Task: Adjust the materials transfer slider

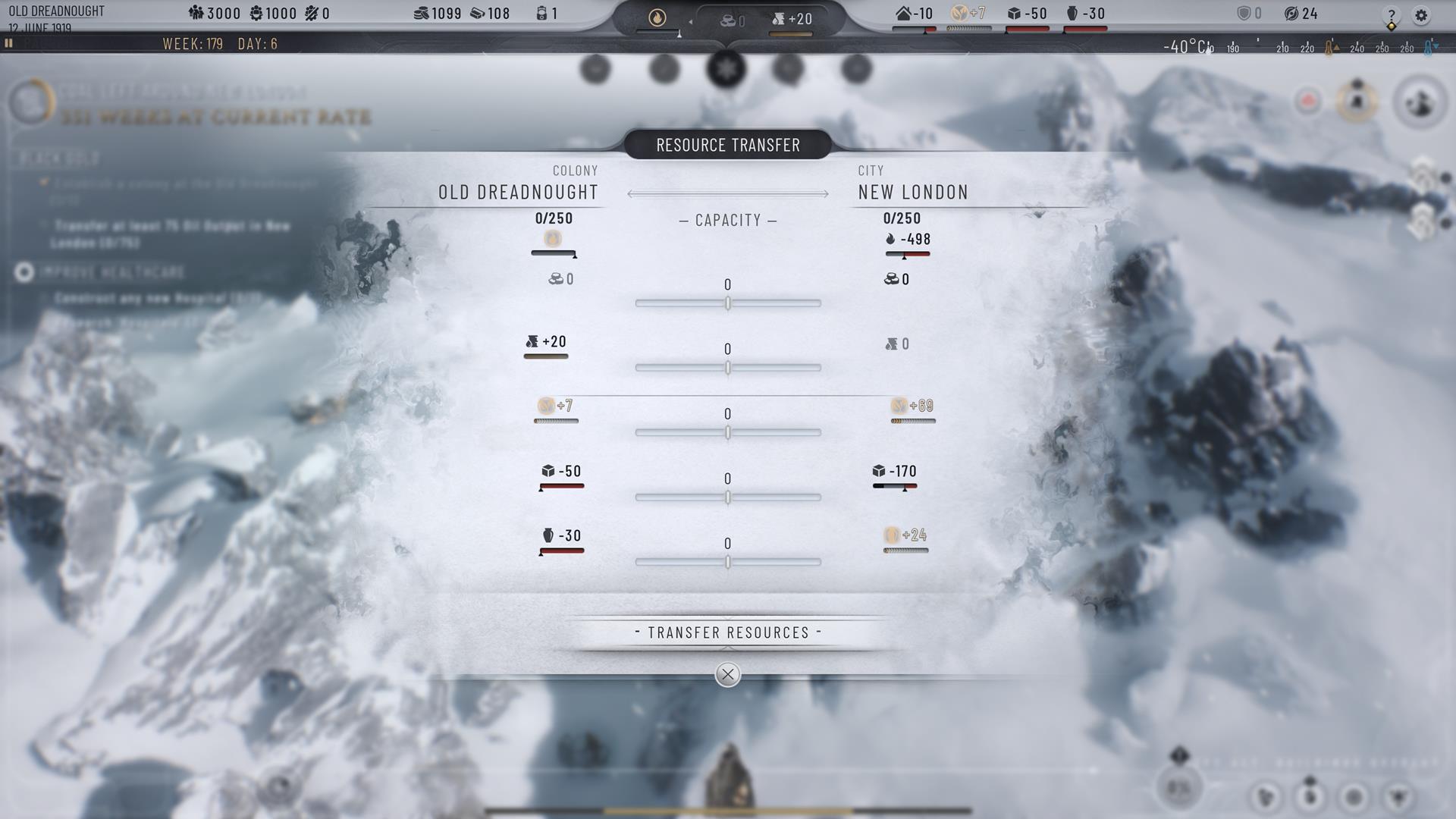Action: (728, 497)
